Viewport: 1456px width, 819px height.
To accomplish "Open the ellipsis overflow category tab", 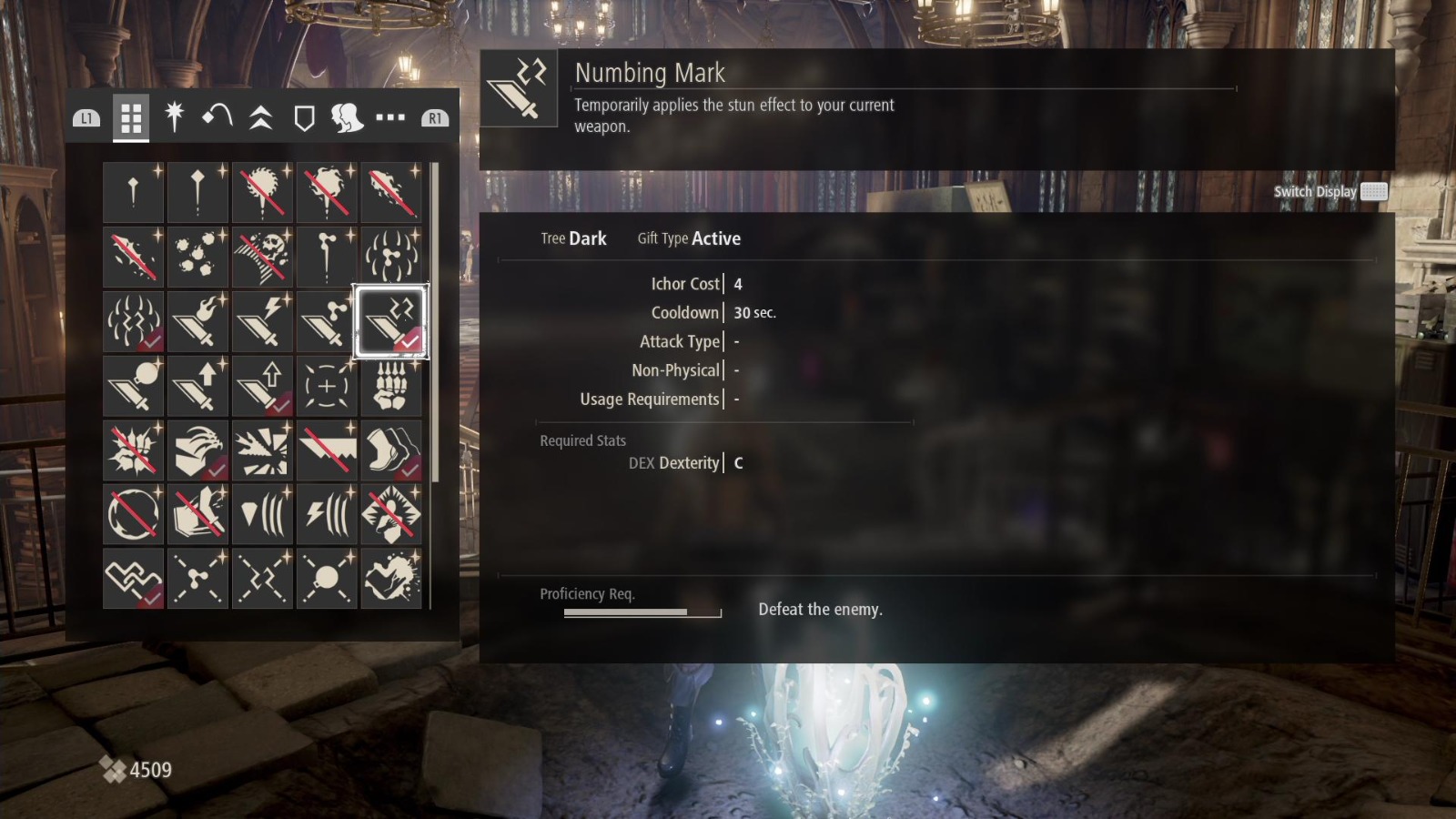I will pyautogui.click(x=390, y=116).
